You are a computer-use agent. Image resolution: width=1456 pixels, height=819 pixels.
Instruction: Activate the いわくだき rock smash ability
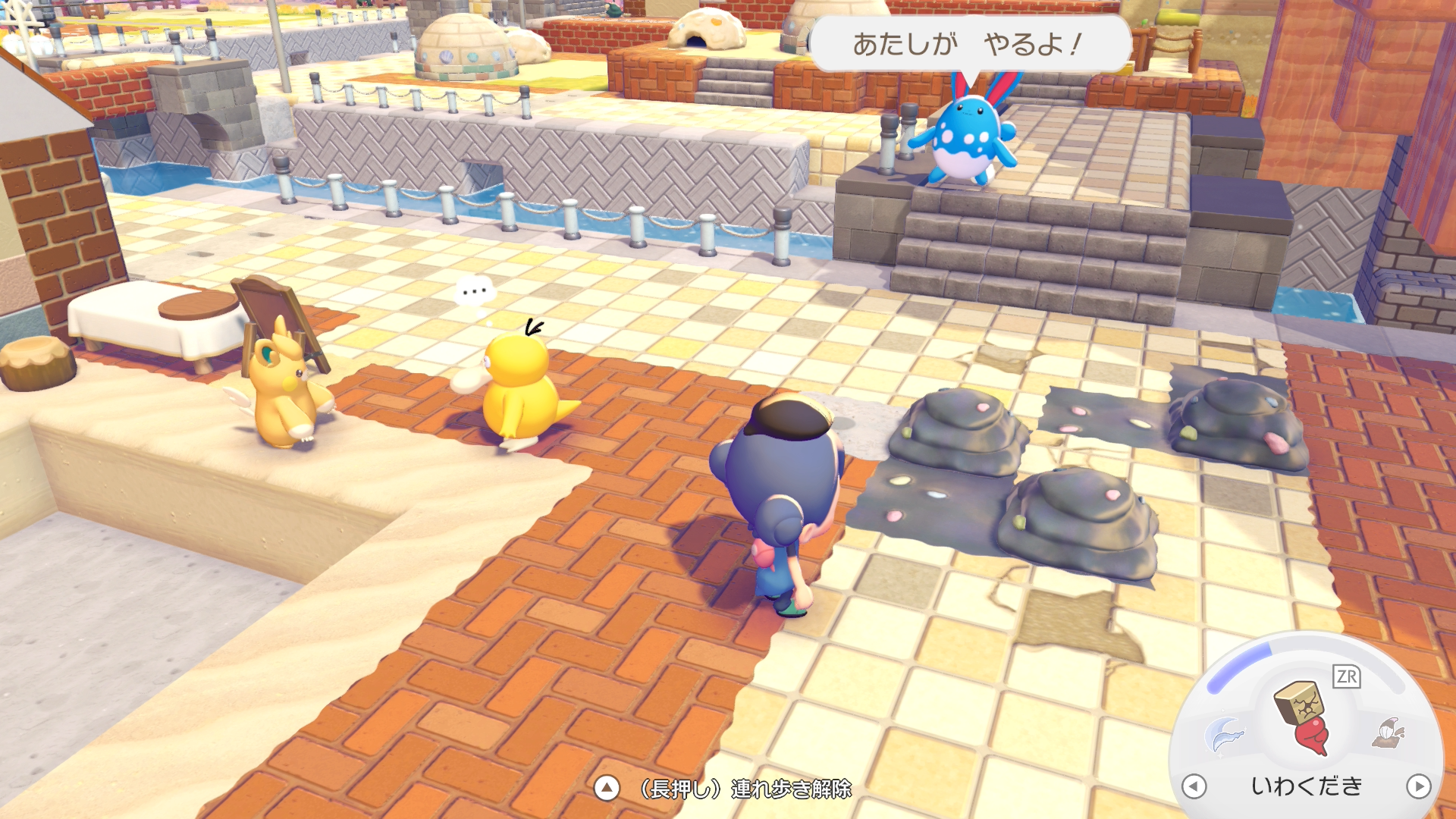1303,717
